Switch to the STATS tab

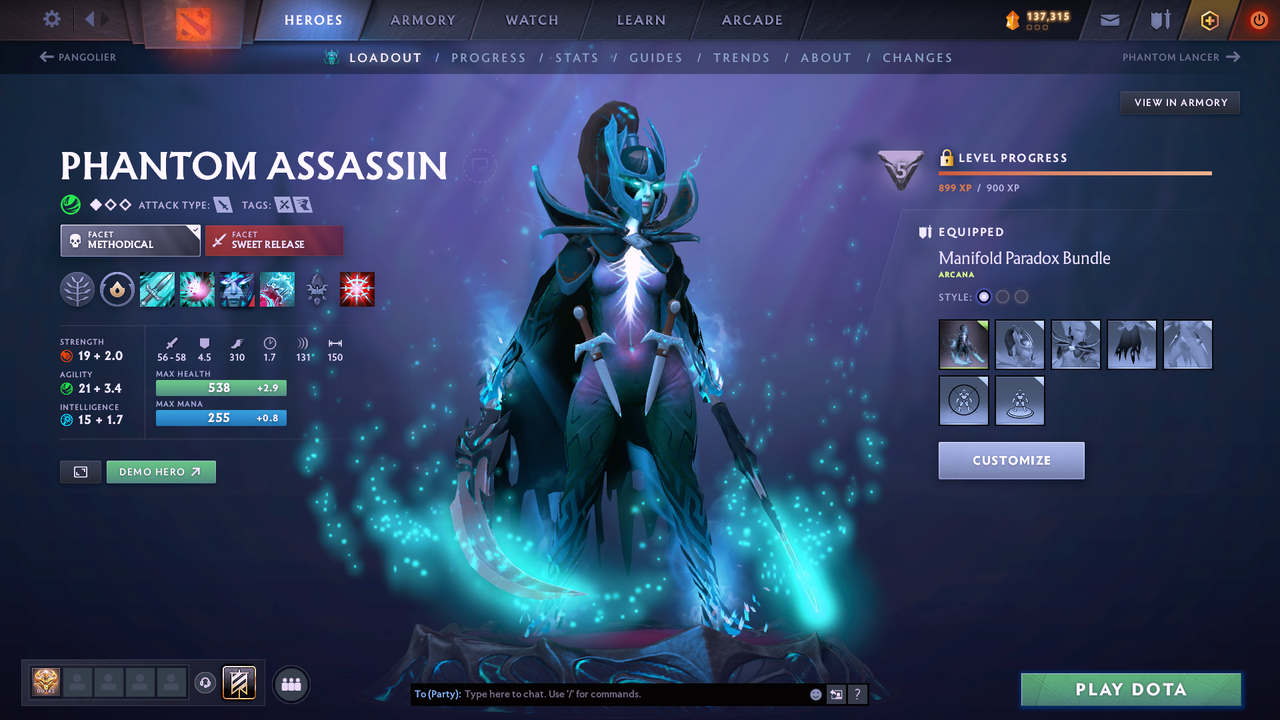[577, 57]
